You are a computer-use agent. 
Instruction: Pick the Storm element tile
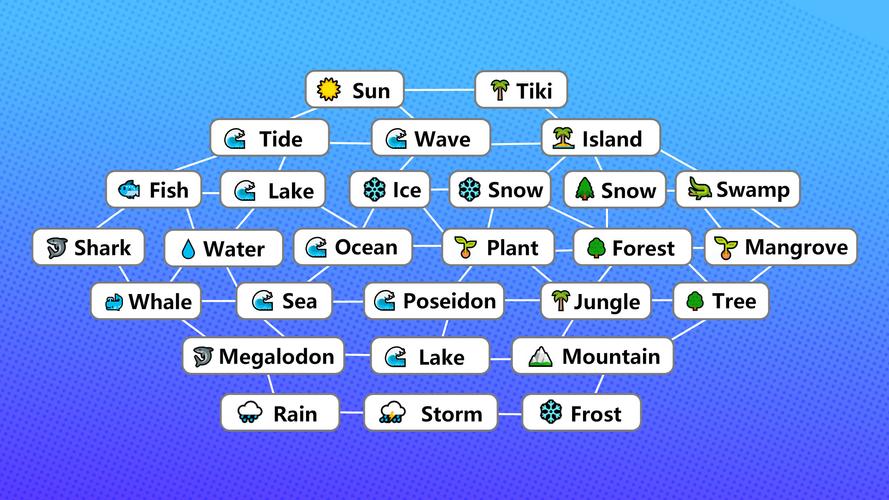[x=430, y=412]
